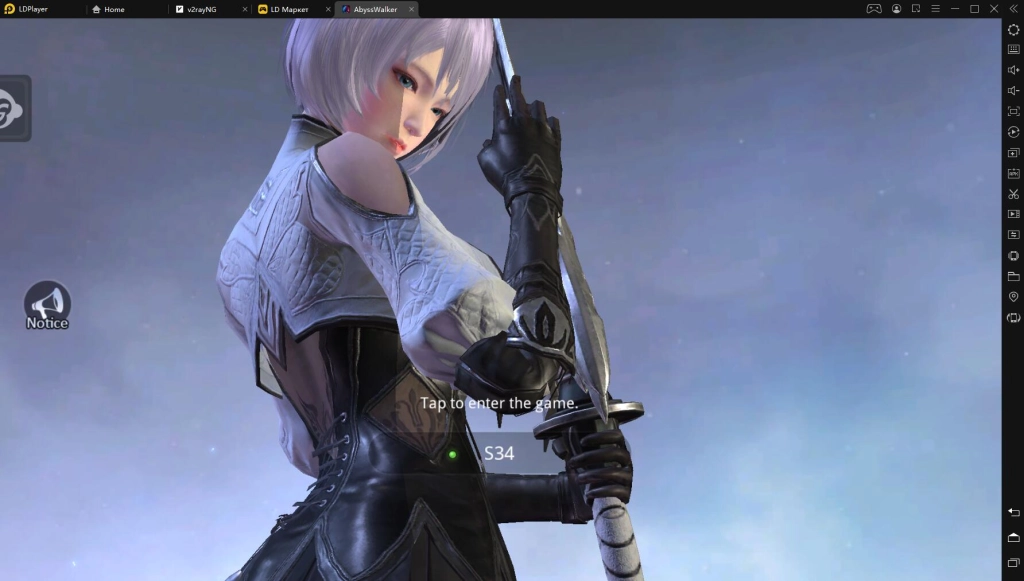Select the S34 server entry
This screenshot has height=581, width=1024.
click(499, 453)
